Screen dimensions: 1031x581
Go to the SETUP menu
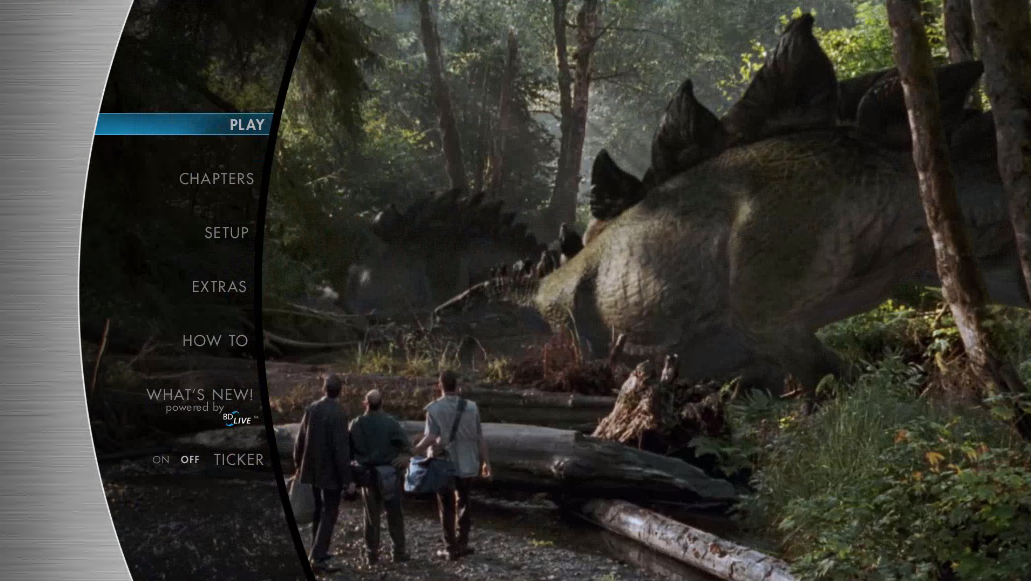click(x=226, y=233)
